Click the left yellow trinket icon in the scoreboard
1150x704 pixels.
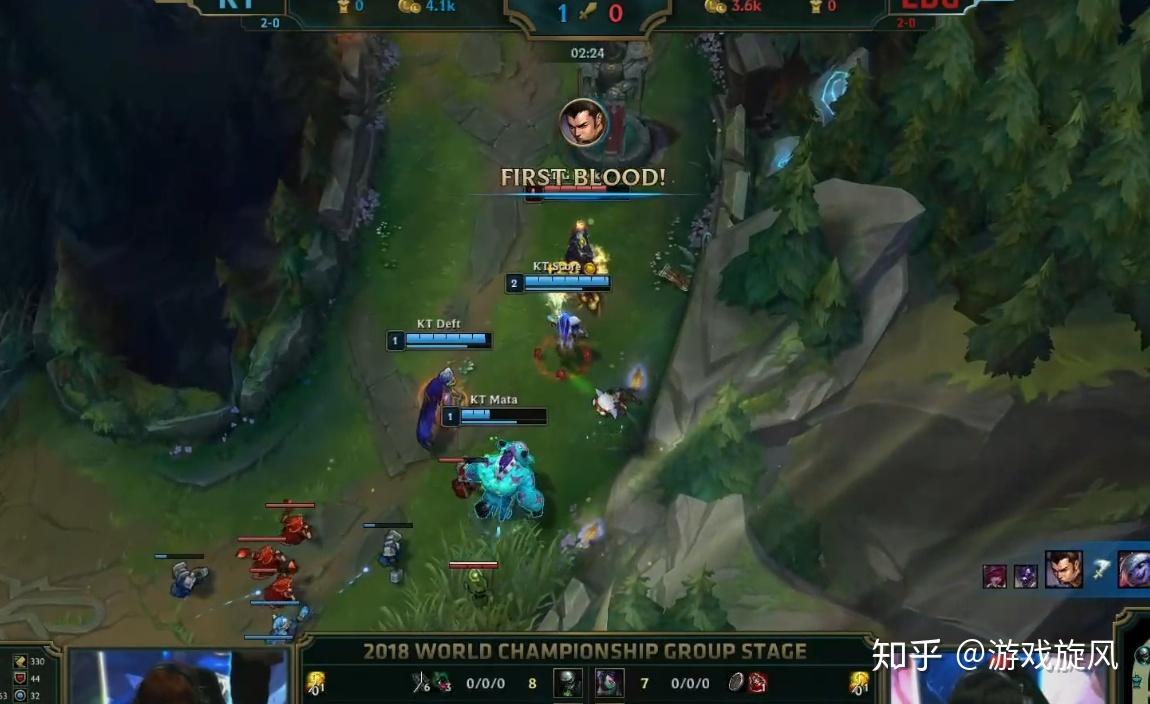click(316, 684)
